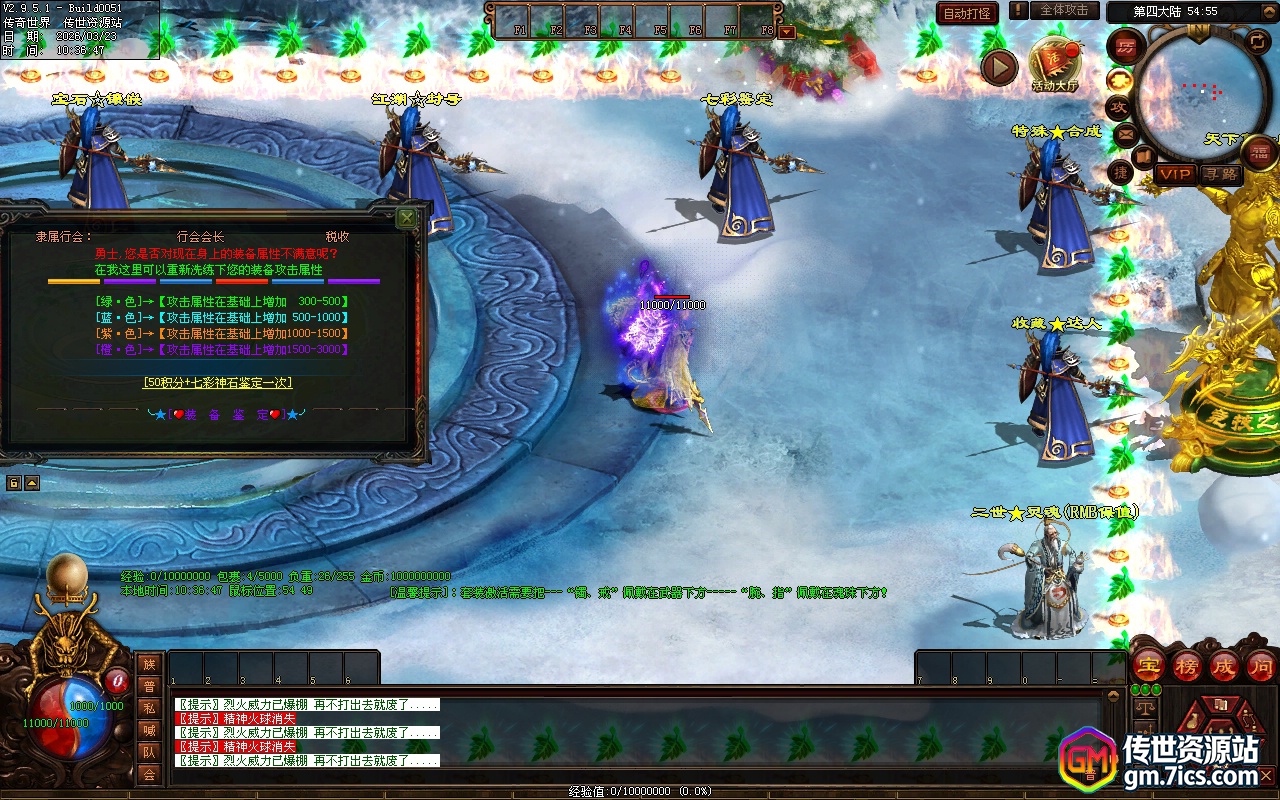Open the mail envelope icon
This screenshot has width=1280, height=800.
pyautogui.click(x=1126, y=133)
